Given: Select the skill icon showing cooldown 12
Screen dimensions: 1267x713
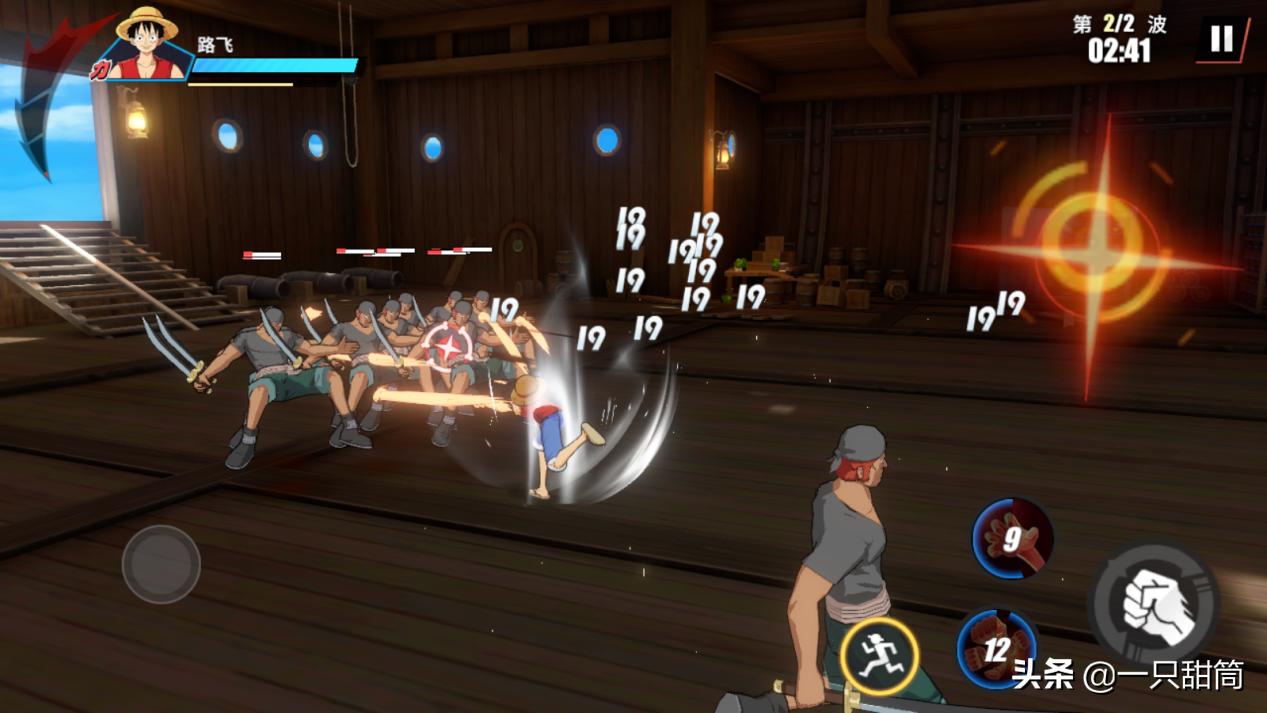Looking at the screenshot, I should pos(996,649).
